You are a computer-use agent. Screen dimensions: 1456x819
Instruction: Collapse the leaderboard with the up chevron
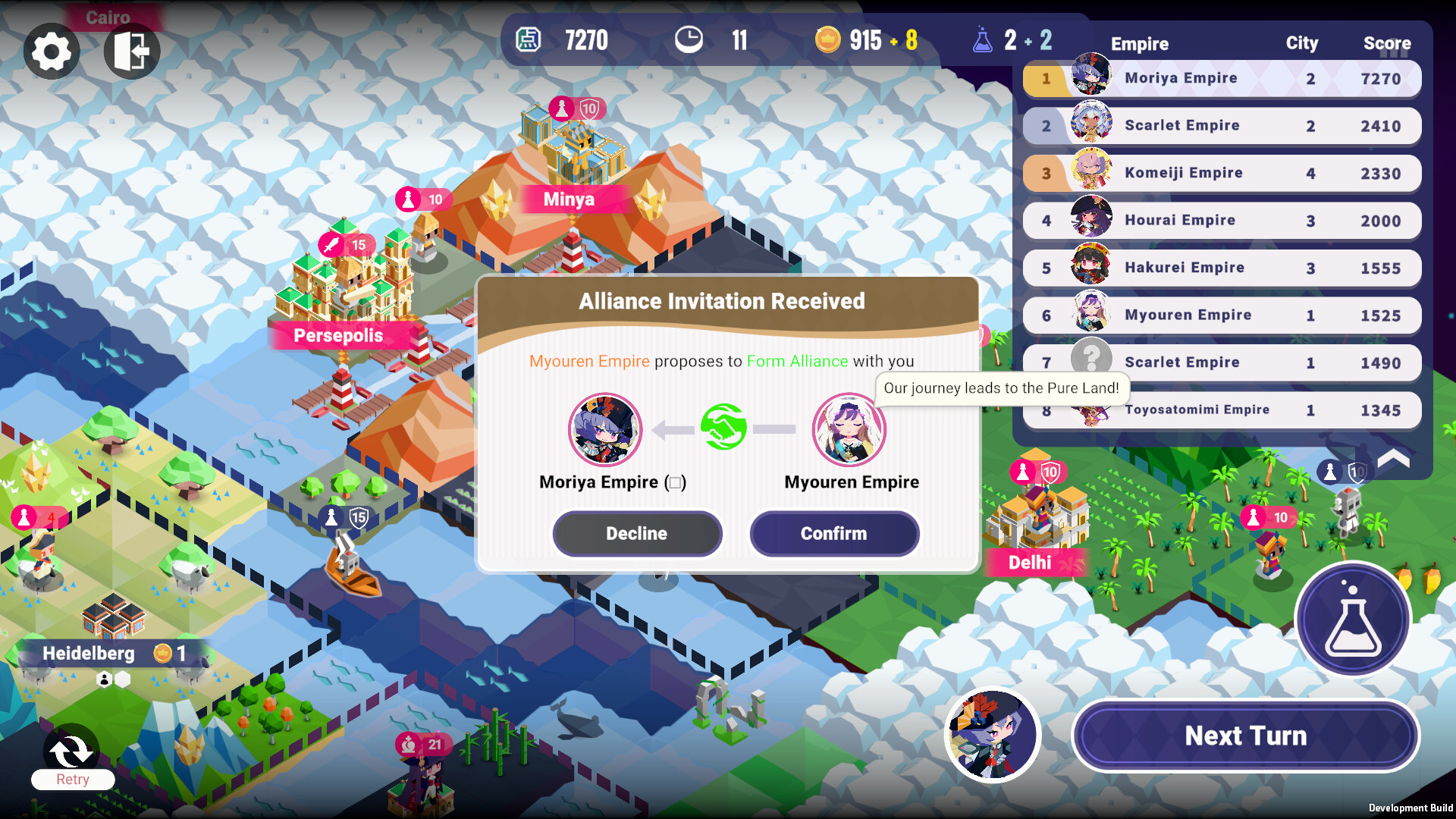(x=1392, y=459)
